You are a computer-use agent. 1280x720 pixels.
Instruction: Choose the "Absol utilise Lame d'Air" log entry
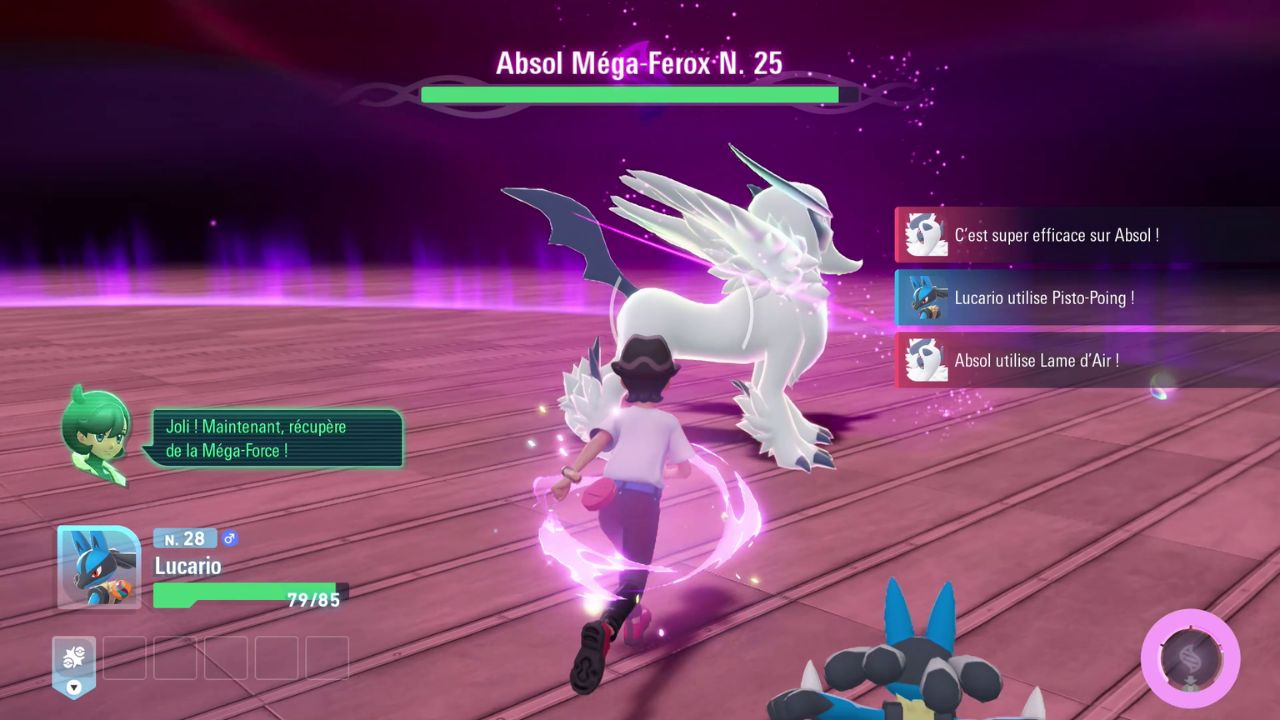click(x=1086, y=360)
